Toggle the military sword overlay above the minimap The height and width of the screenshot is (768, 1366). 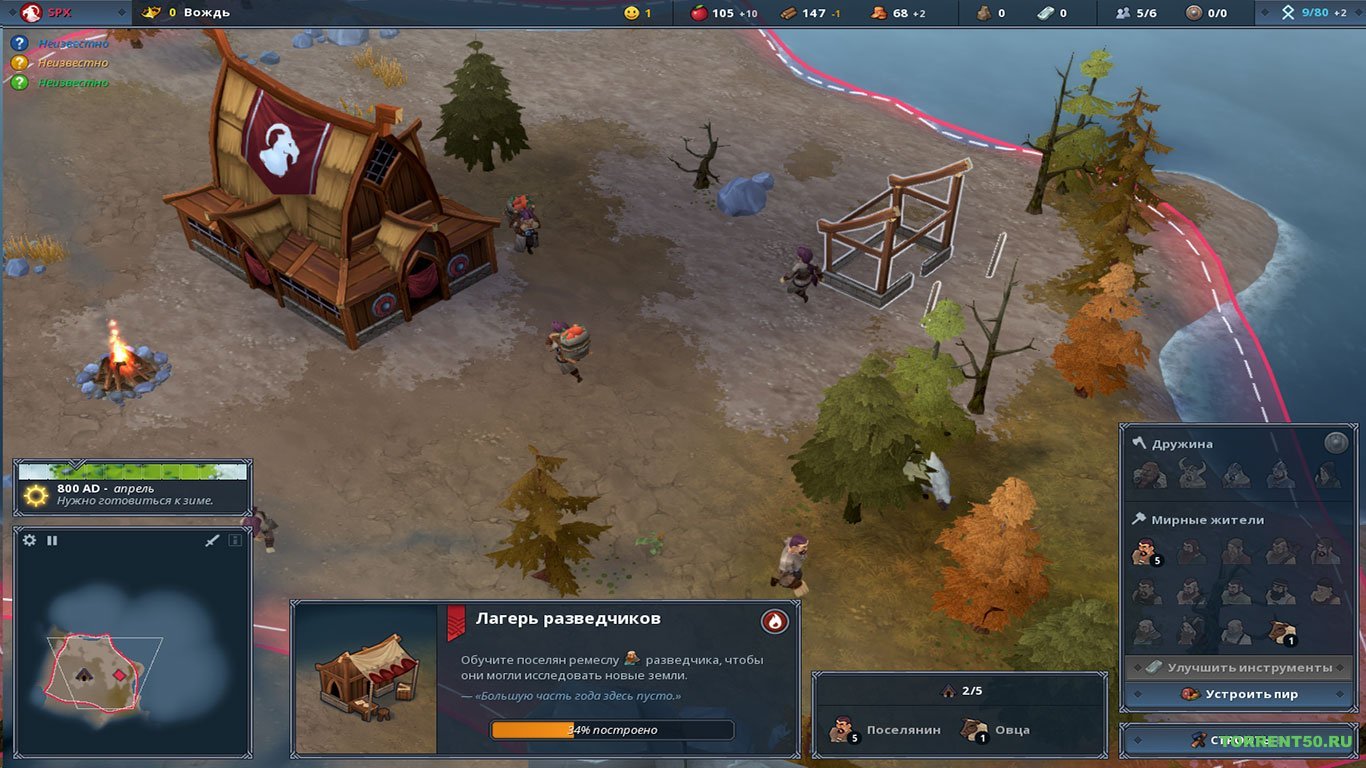pyautogui.click(x=212, y=540)
